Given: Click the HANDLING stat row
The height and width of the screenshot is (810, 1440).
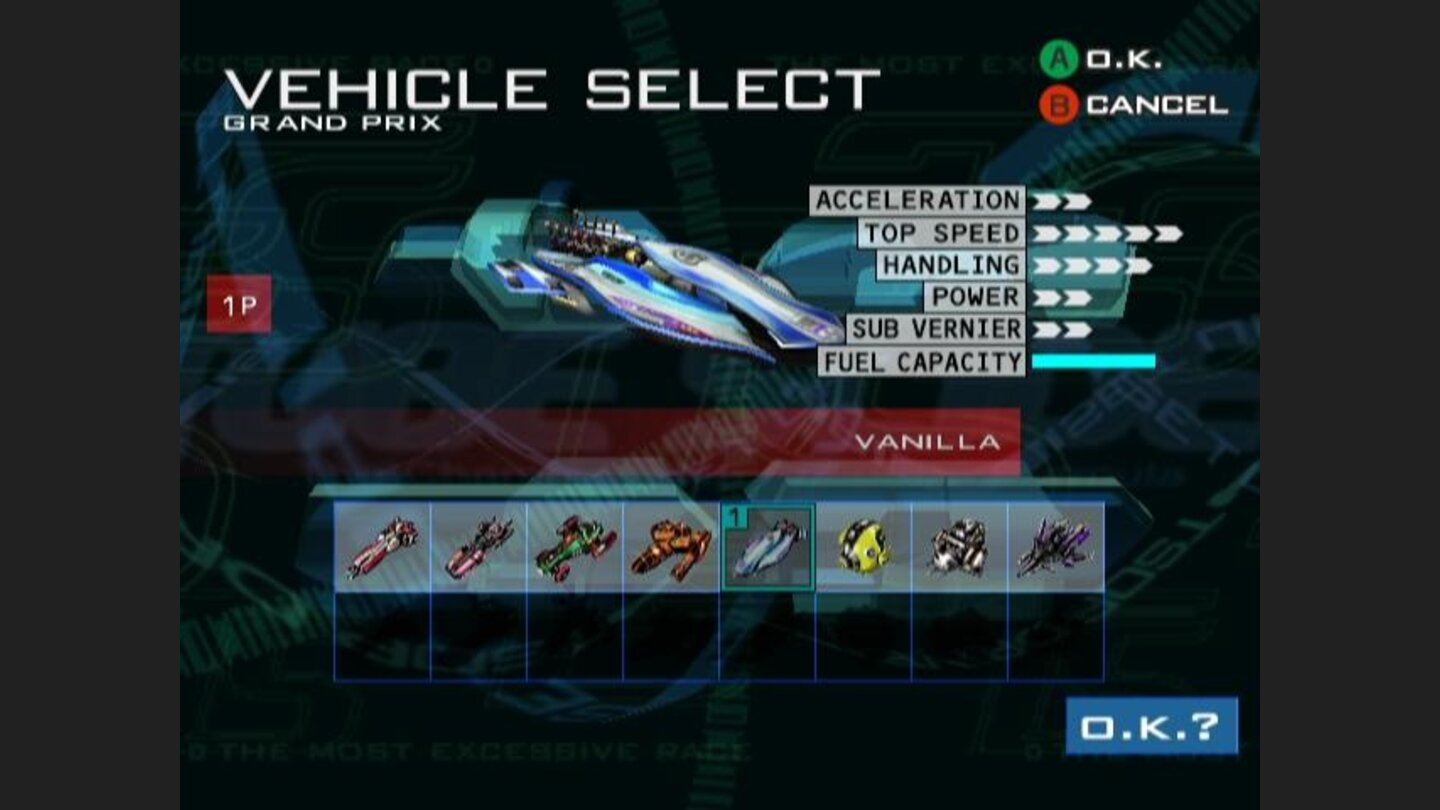Looking at the screenshot, I should (950, 265).
